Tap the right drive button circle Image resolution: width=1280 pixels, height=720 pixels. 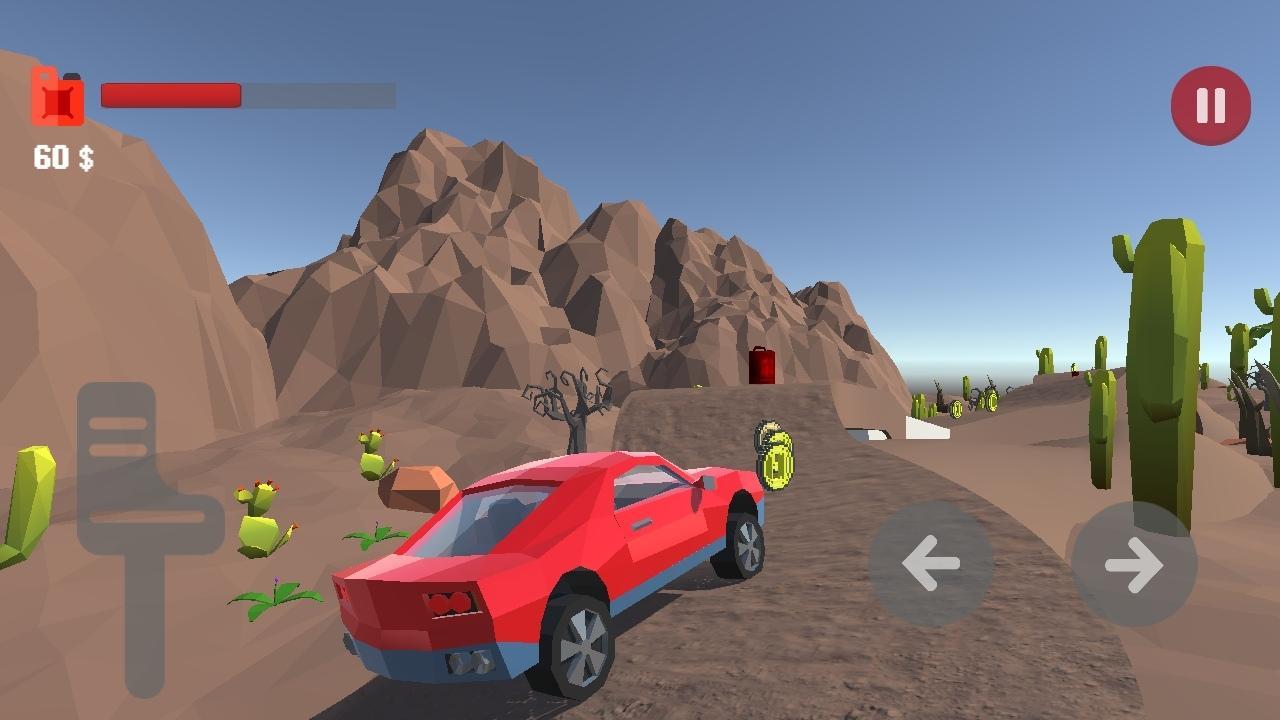[x=1135, y=566]
